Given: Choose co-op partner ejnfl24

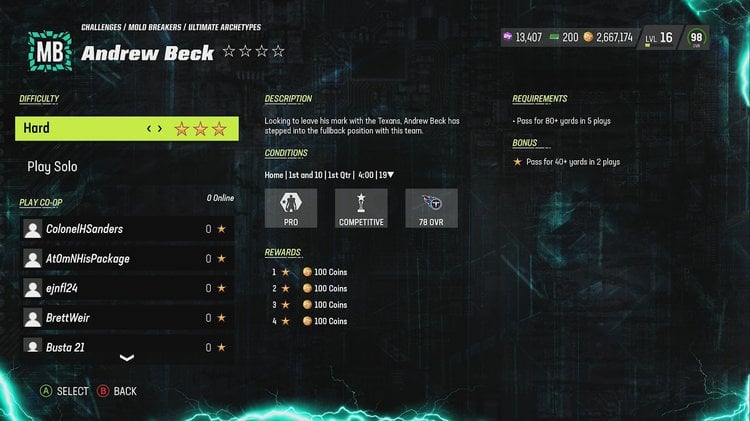Looking at the screenshot, I should point(127,288).
